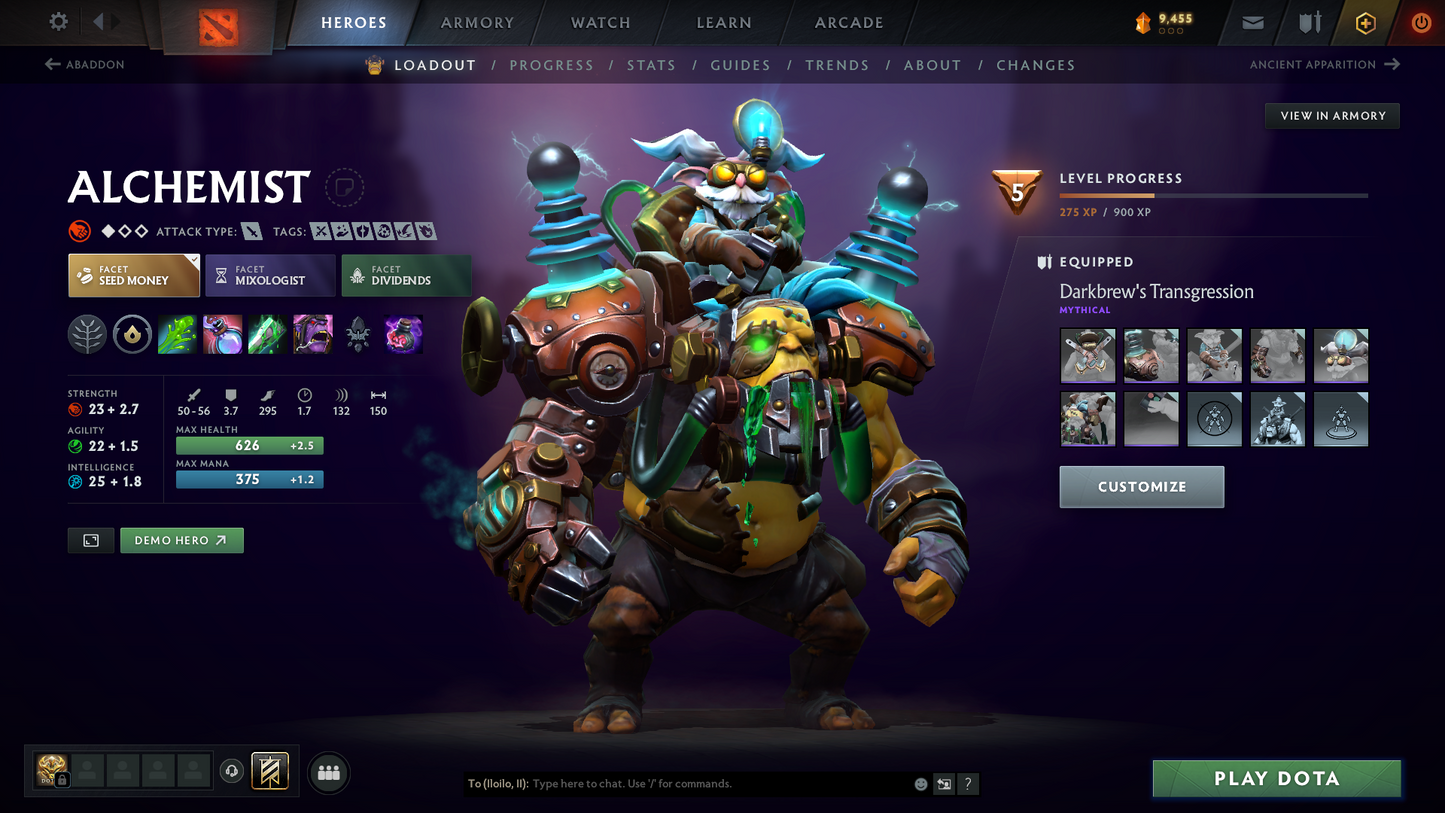The height and width of the screenshot is (813, 1445).
Task: Choose the Dividends facet
Action: (x=406, y=276)
